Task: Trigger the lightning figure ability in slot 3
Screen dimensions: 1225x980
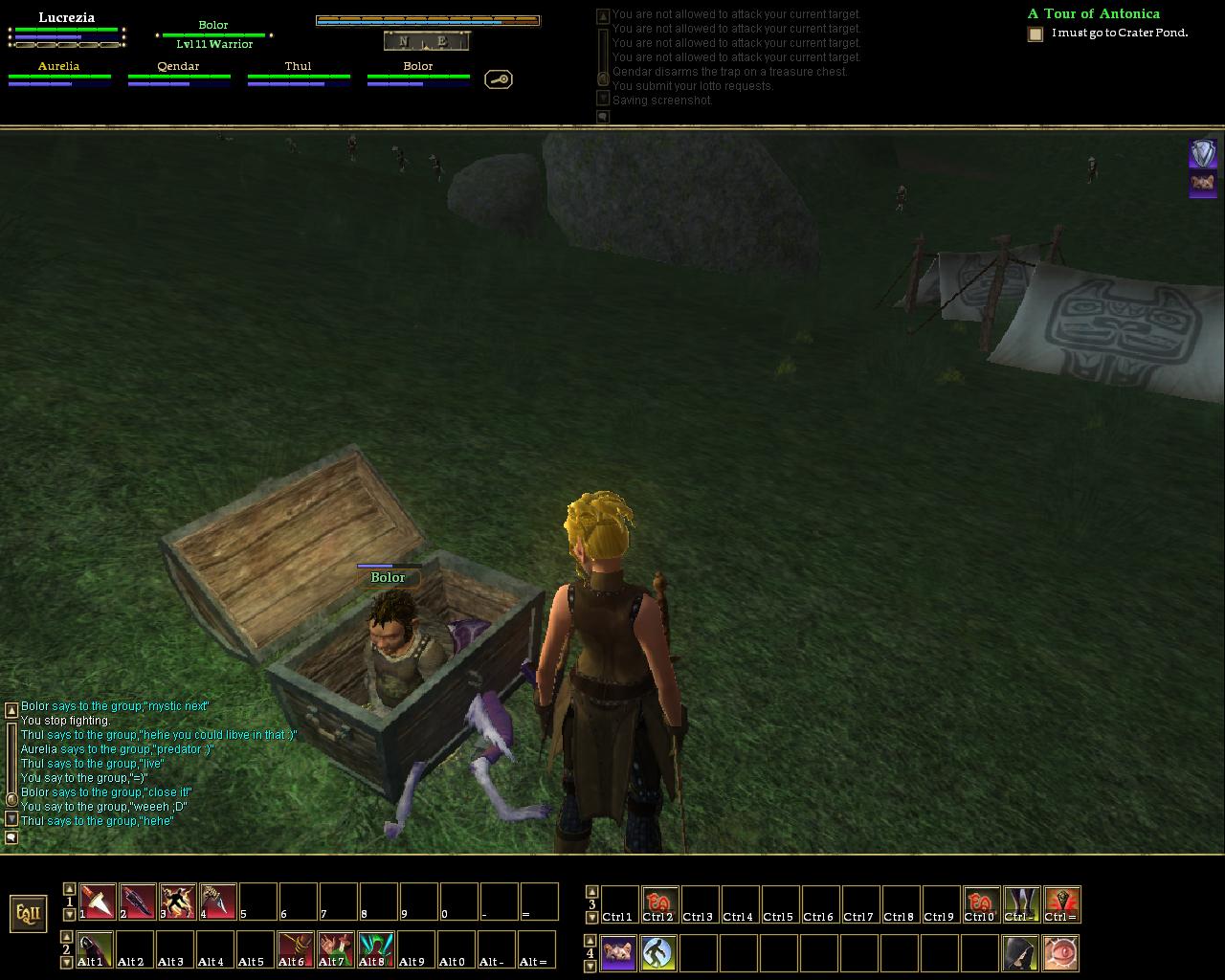Action: [x=178, y=902]
